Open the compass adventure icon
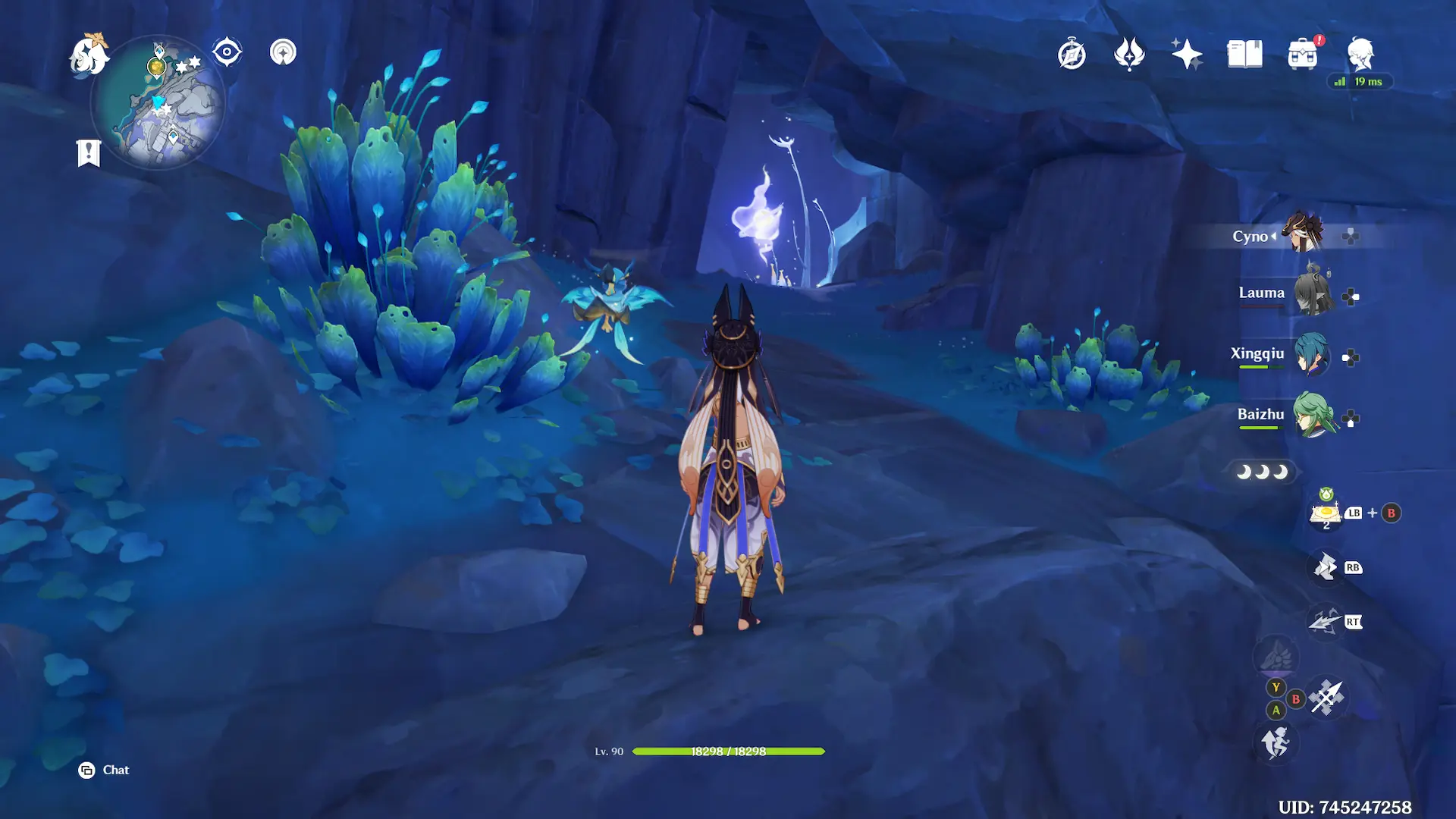1456x819 pixels. (x=1072, y=55)
